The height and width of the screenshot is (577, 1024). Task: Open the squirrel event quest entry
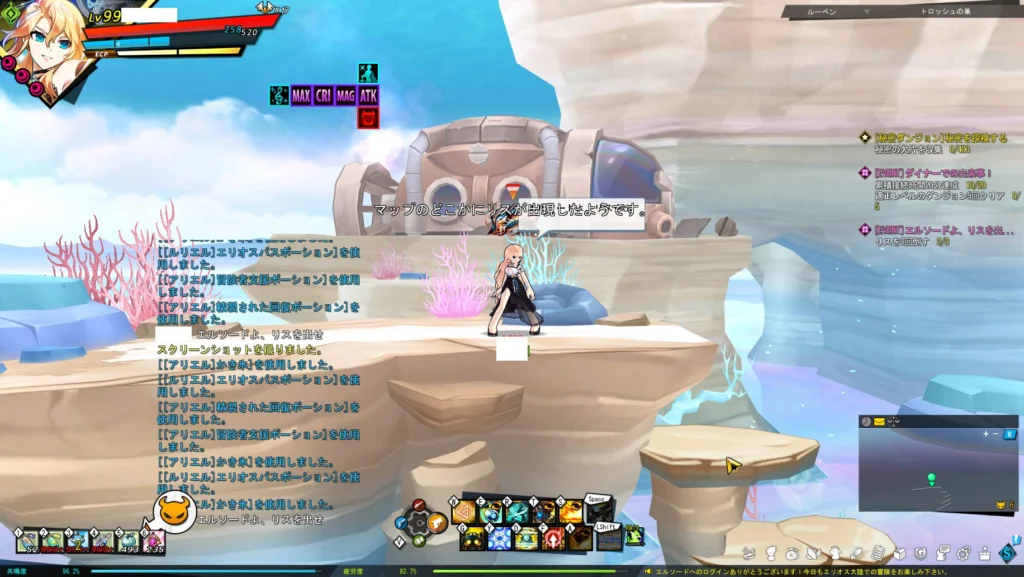(x=935, y=229)
